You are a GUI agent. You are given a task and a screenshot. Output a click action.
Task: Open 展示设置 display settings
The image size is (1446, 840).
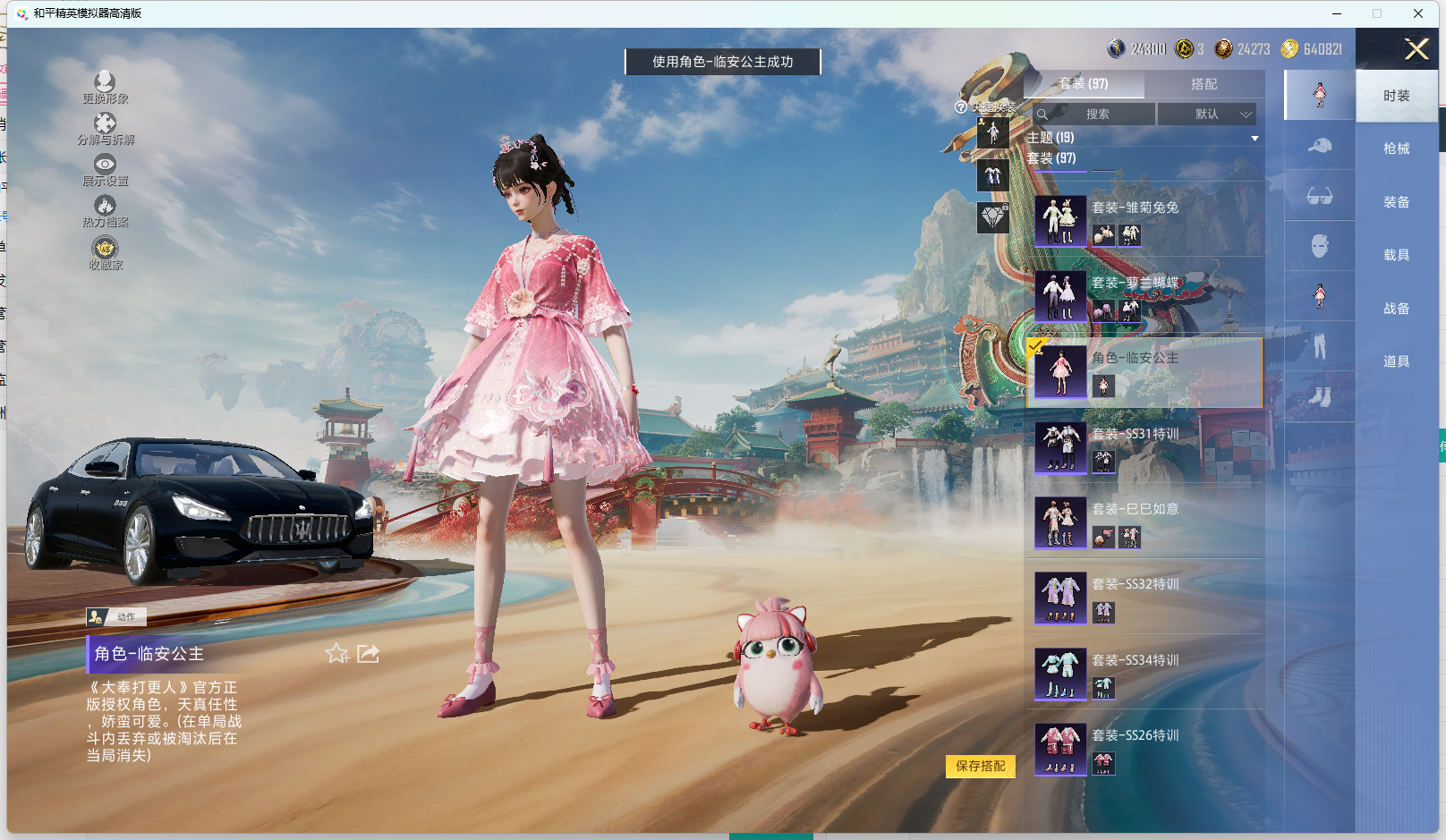(105, 169)
